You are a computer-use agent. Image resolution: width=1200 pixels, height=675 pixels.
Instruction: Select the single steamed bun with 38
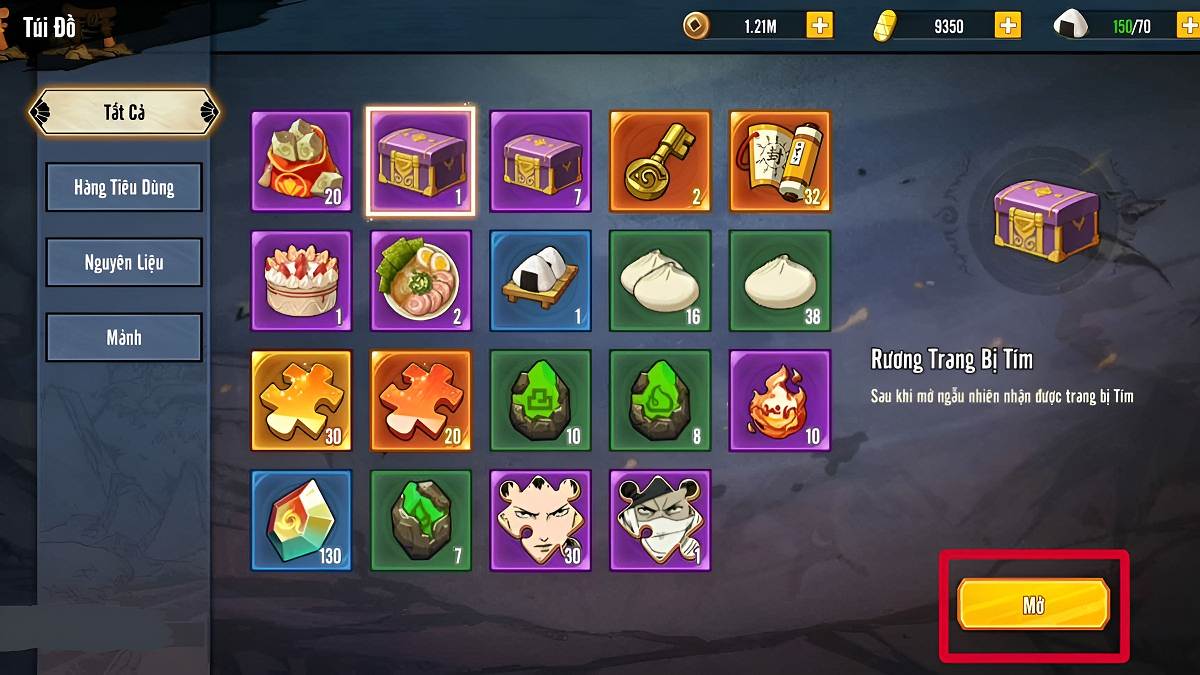780,281
